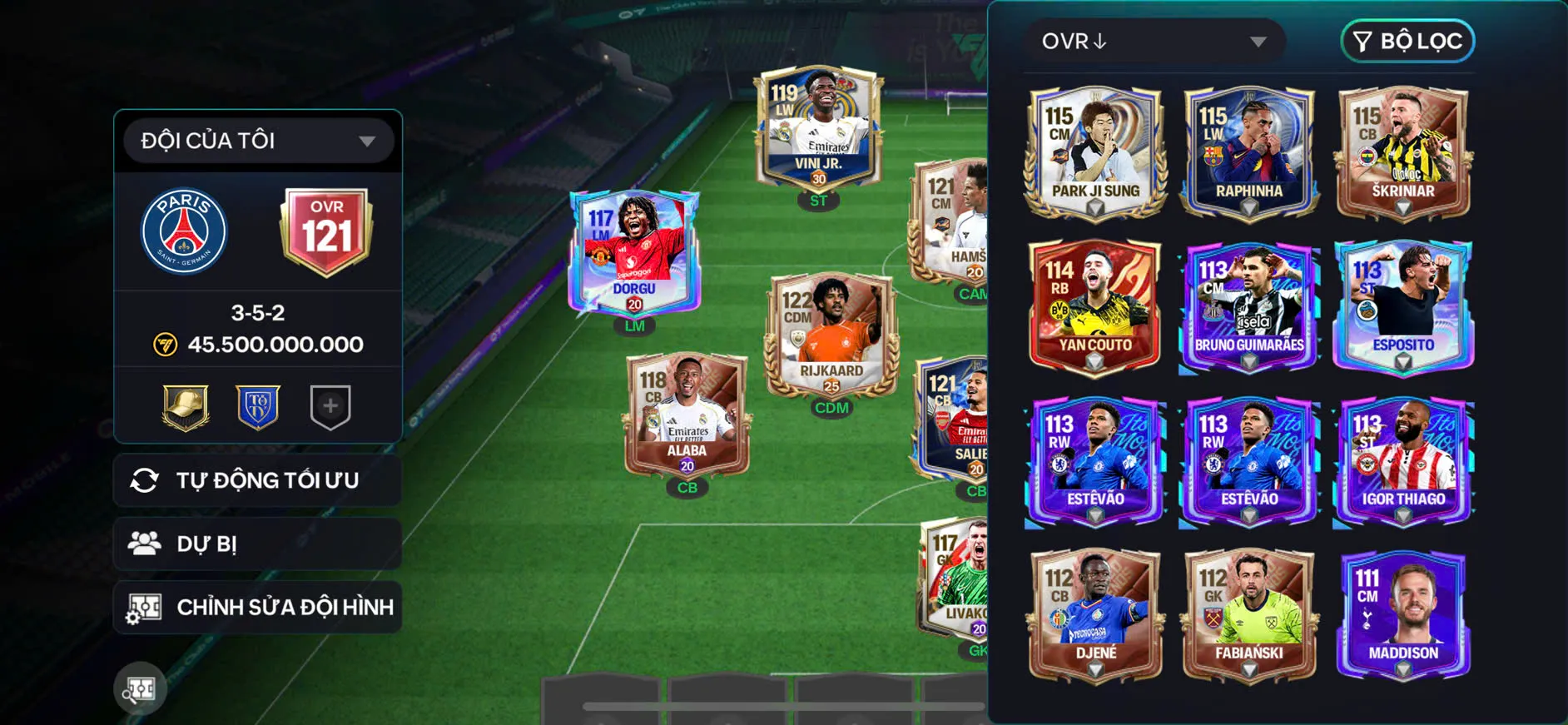Open the ĐỘI CỦA TÔI team dropdown
The image size is (1568, 725).
[x=258, y=140]
